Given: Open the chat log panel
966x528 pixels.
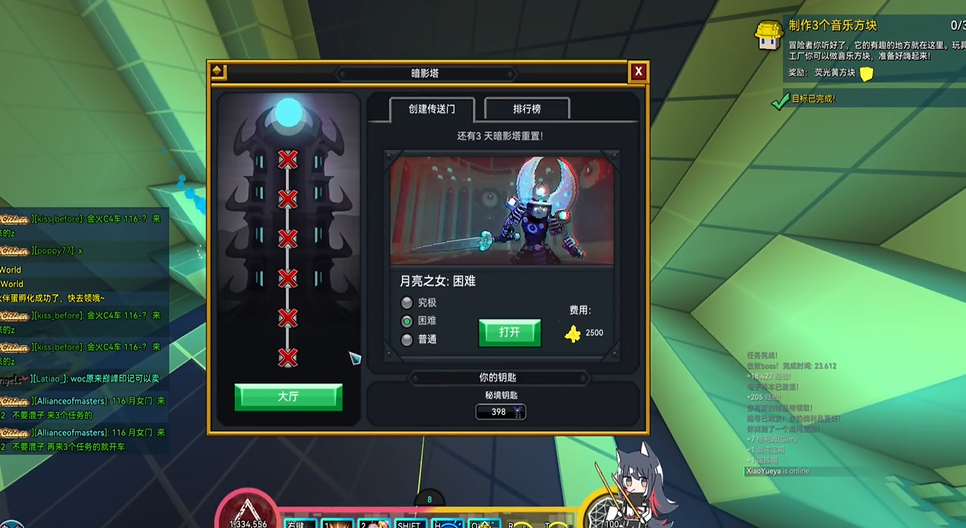Looking at the screenshot, I should [x=85, y=330].
